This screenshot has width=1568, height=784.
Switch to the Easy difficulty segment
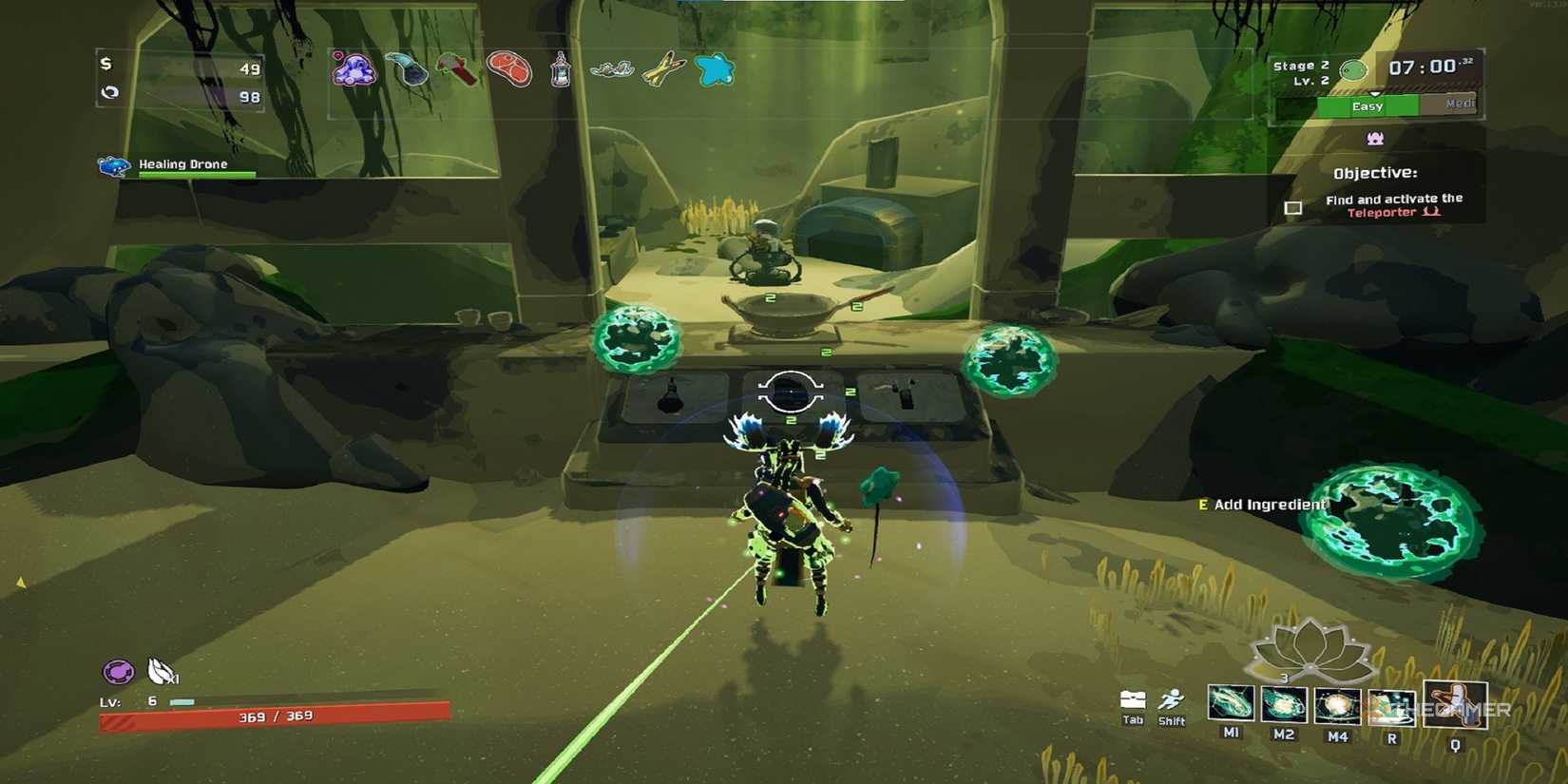click(x=1368, y=105)
